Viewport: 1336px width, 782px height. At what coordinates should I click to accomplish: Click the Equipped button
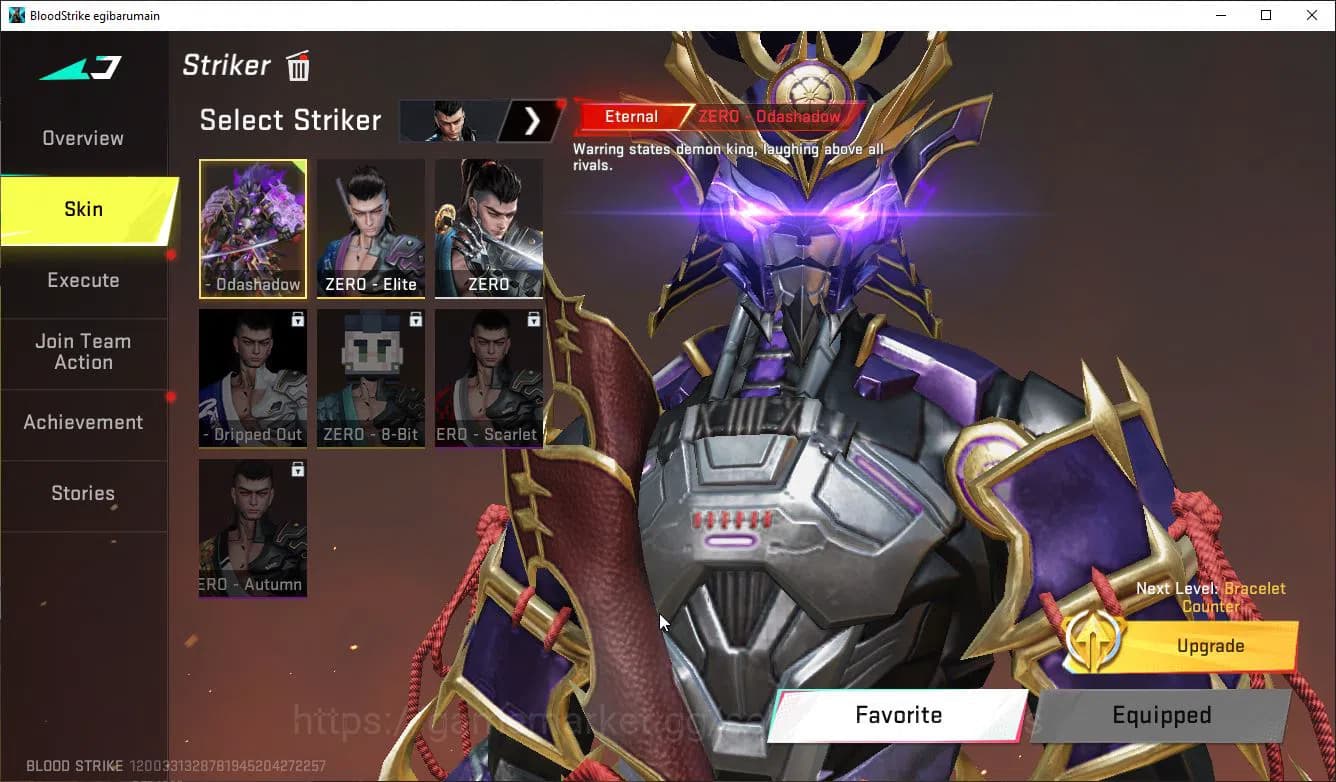(x=1161, y=715)
